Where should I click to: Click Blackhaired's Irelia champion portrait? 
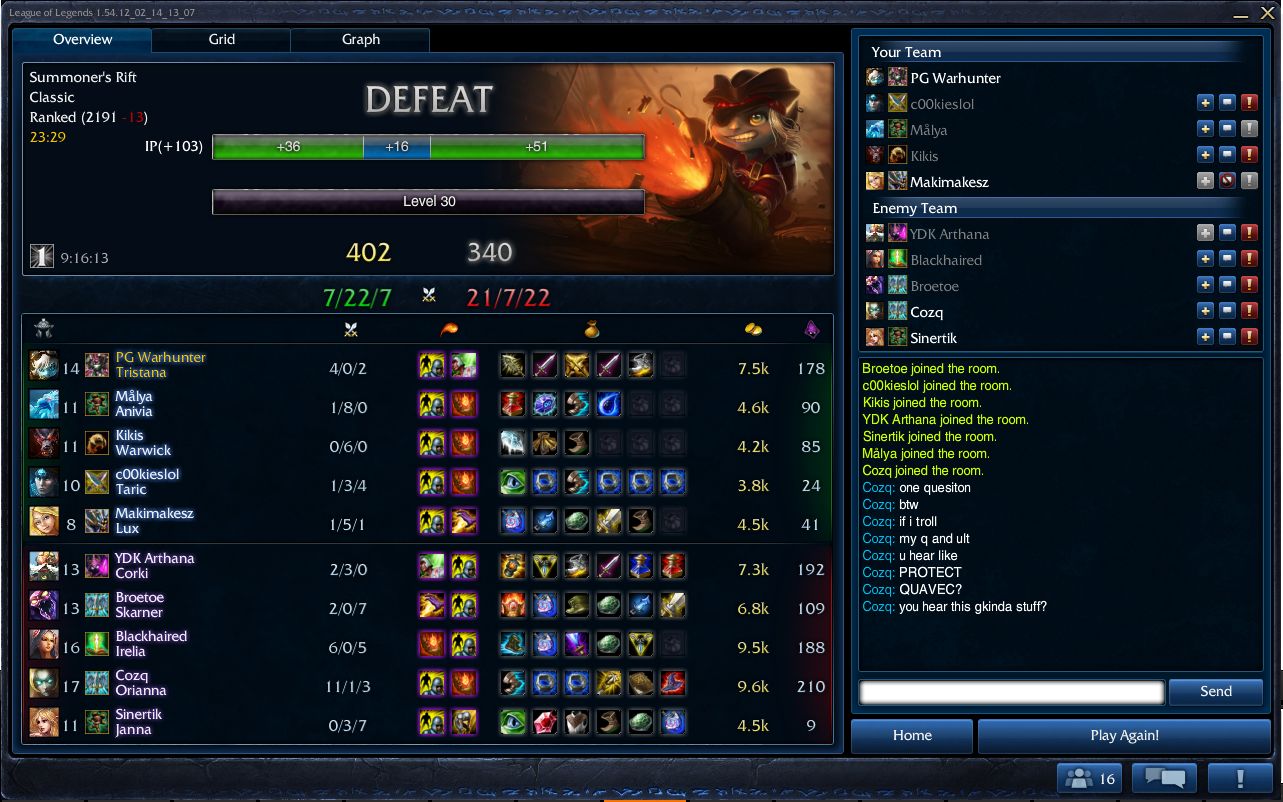(x=43, y=644)
